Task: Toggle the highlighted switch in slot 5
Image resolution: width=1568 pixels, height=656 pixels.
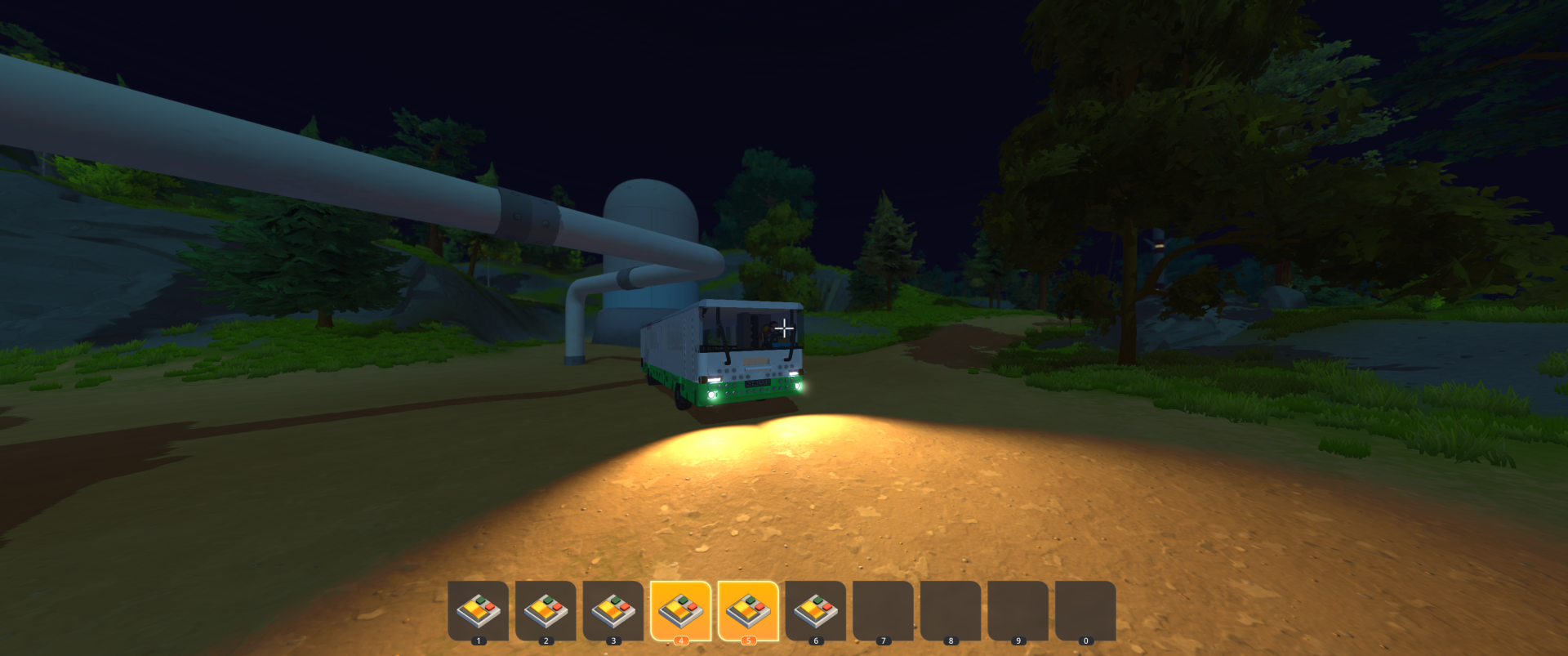Action: 748,610
